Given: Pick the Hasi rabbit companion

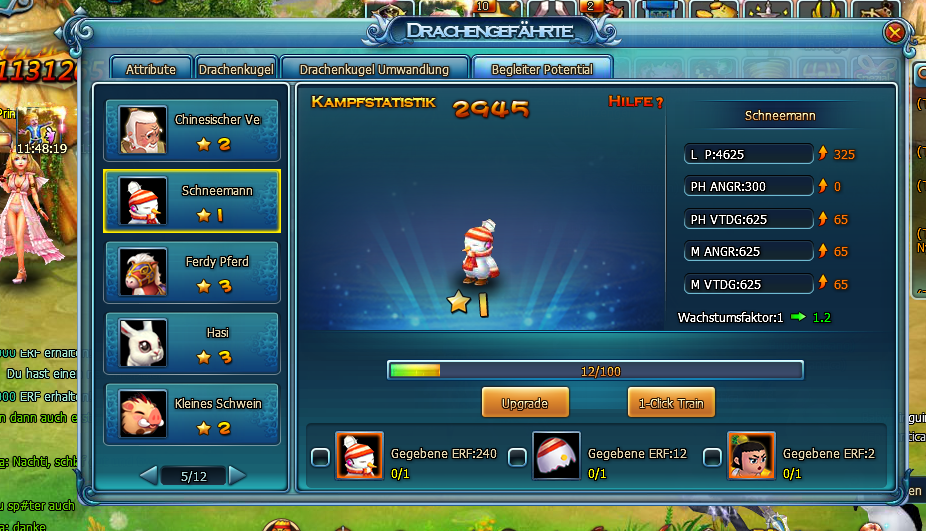Looking at the screenshot, I should point(192,344).
